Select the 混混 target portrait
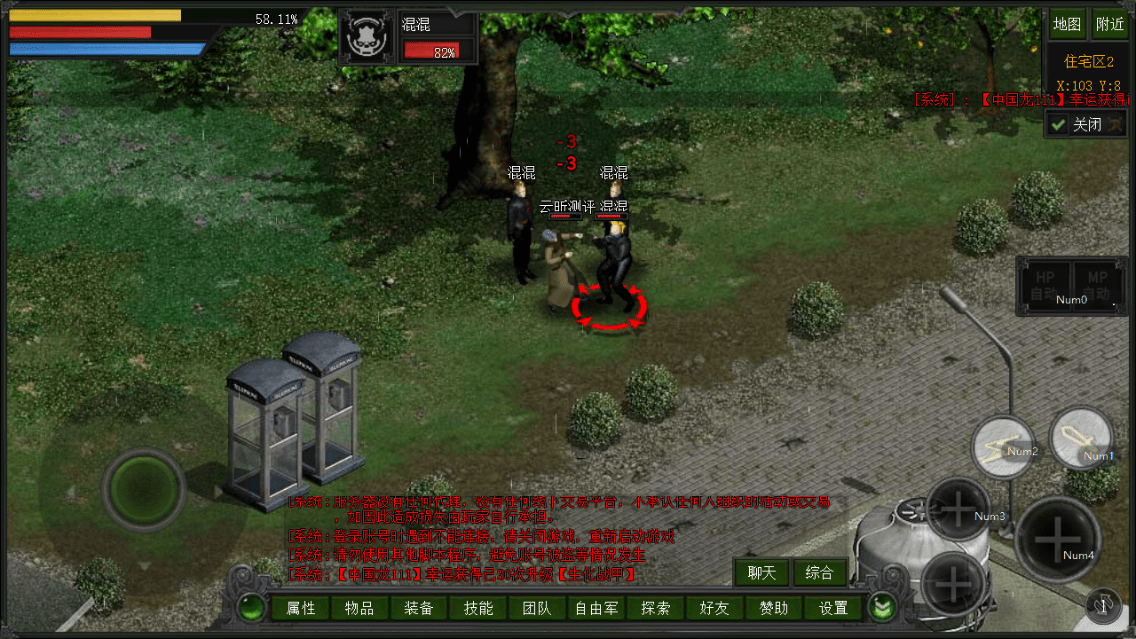Screen dimensions: 1136x639 366,38
